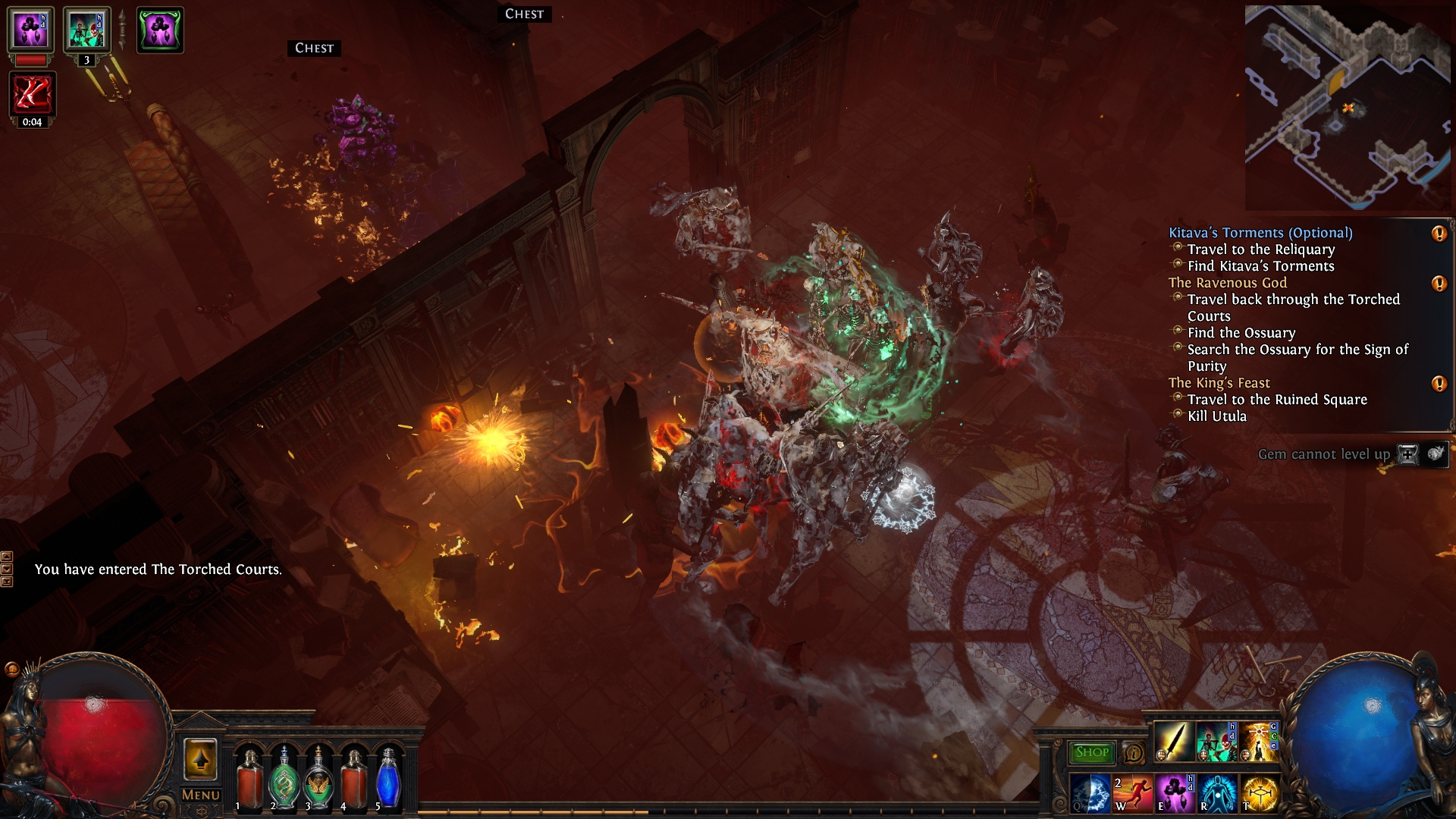Open the chat info speech bubble icon
This screenshot has height=819, width=1456.
point(1133,752)
